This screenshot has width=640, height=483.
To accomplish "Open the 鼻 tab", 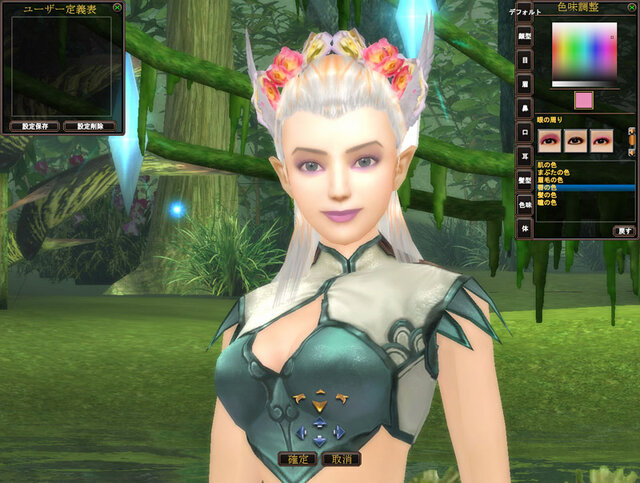I will click(x=524, y=106).
